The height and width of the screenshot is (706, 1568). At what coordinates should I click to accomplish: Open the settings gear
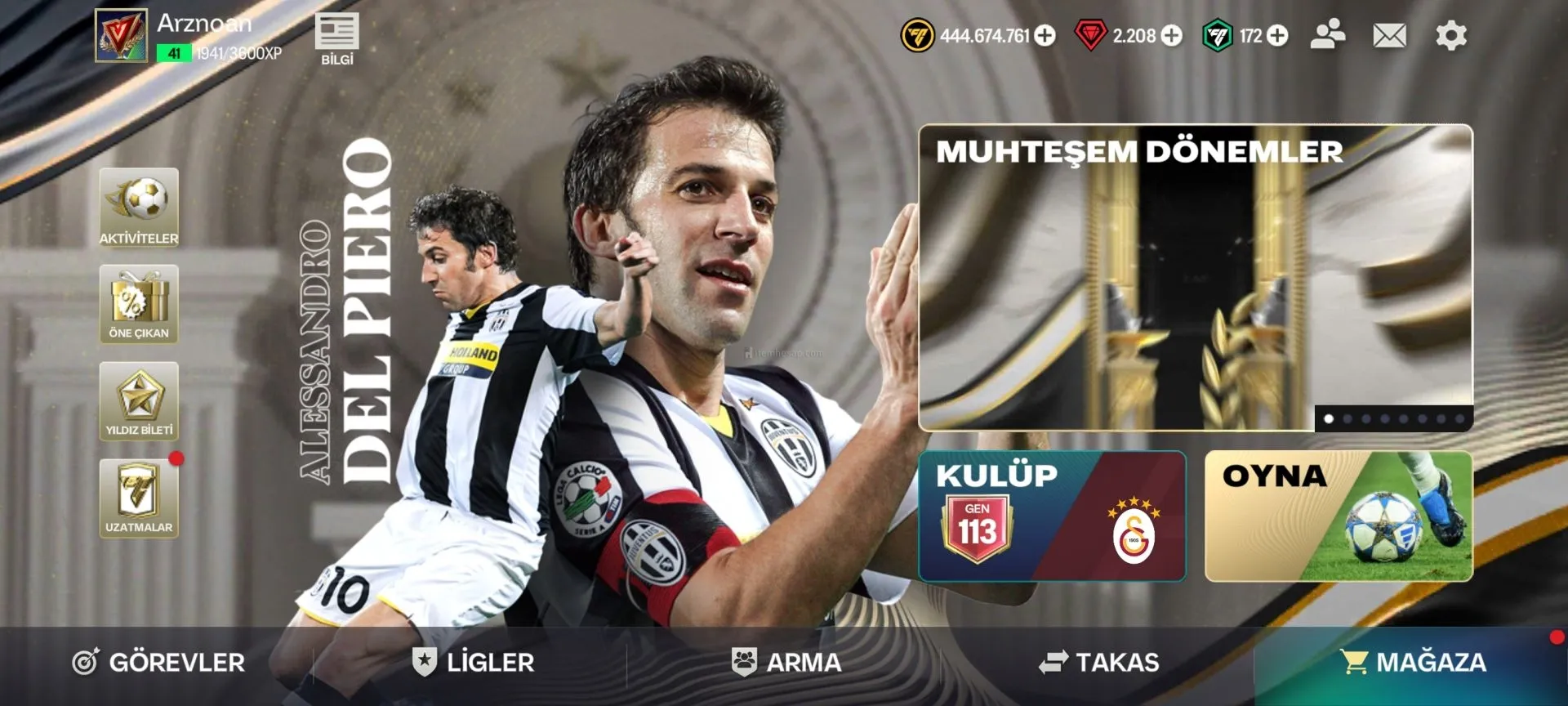pos(1451,35)
